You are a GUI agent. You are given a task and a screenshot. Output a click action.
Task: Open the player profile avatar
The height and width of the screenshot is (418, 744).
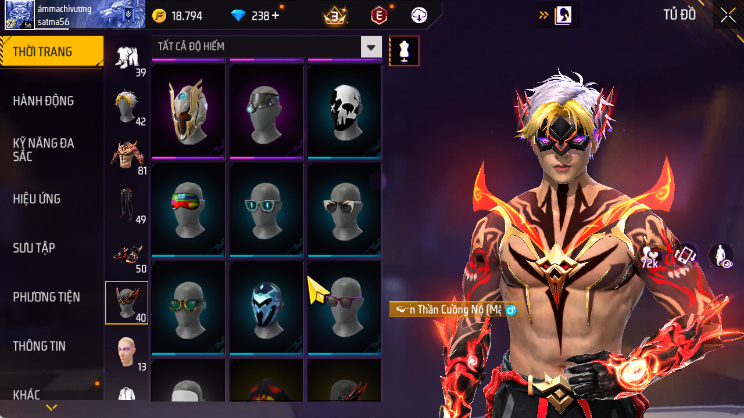[19, 15]
